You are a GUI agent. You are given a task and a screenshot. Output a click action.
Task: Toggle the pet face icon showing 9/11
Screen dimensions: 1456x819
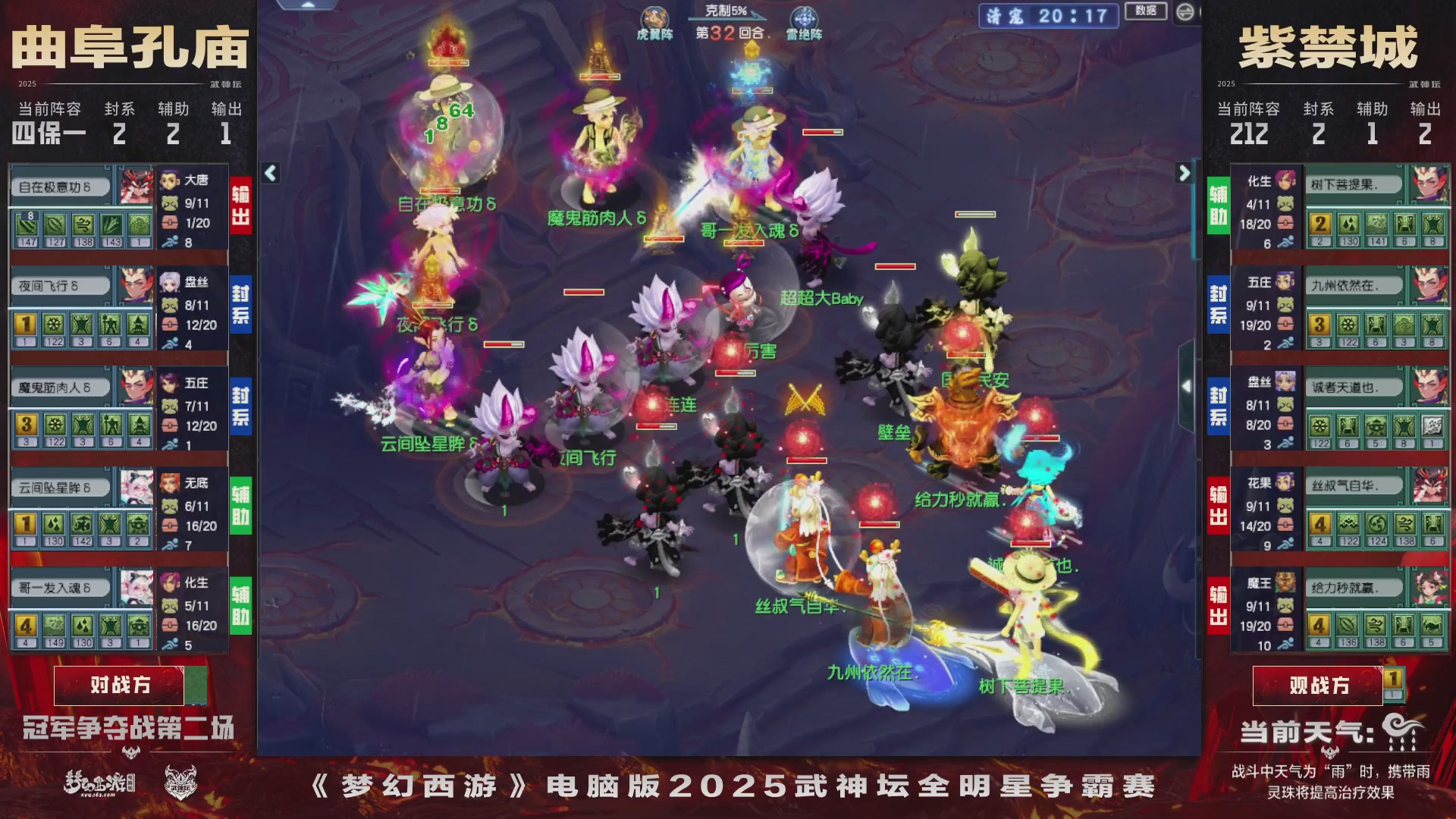coord(171,202)
